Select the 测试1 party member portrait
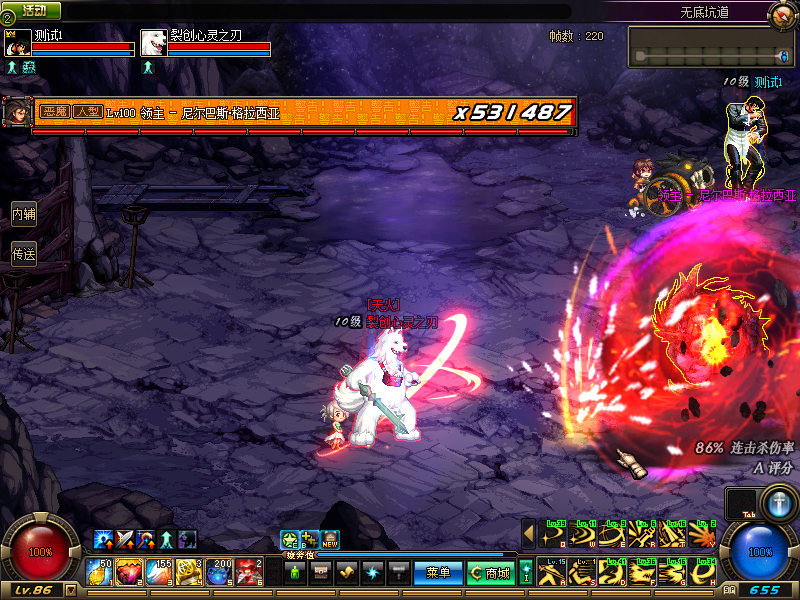Screen dimensions: 800x600 18,43
